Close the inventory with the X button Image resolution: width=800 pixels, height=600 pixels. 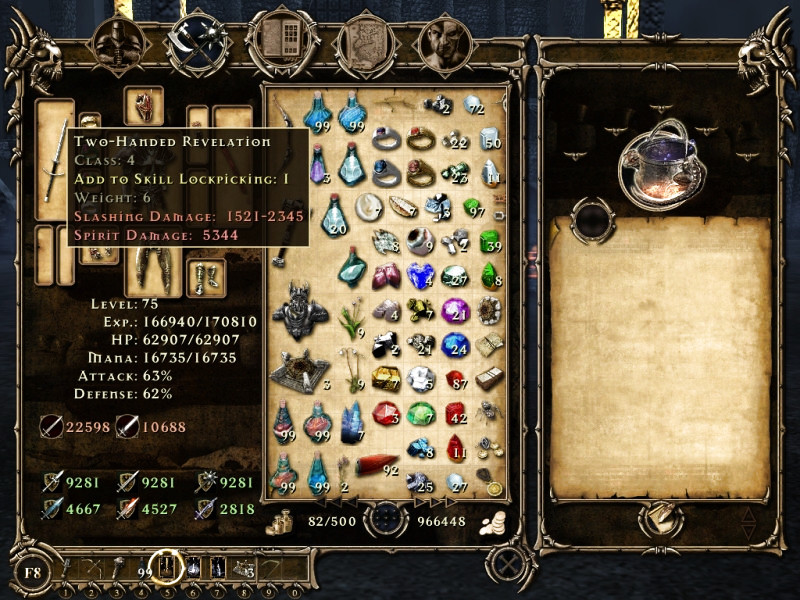coord(509,562)
